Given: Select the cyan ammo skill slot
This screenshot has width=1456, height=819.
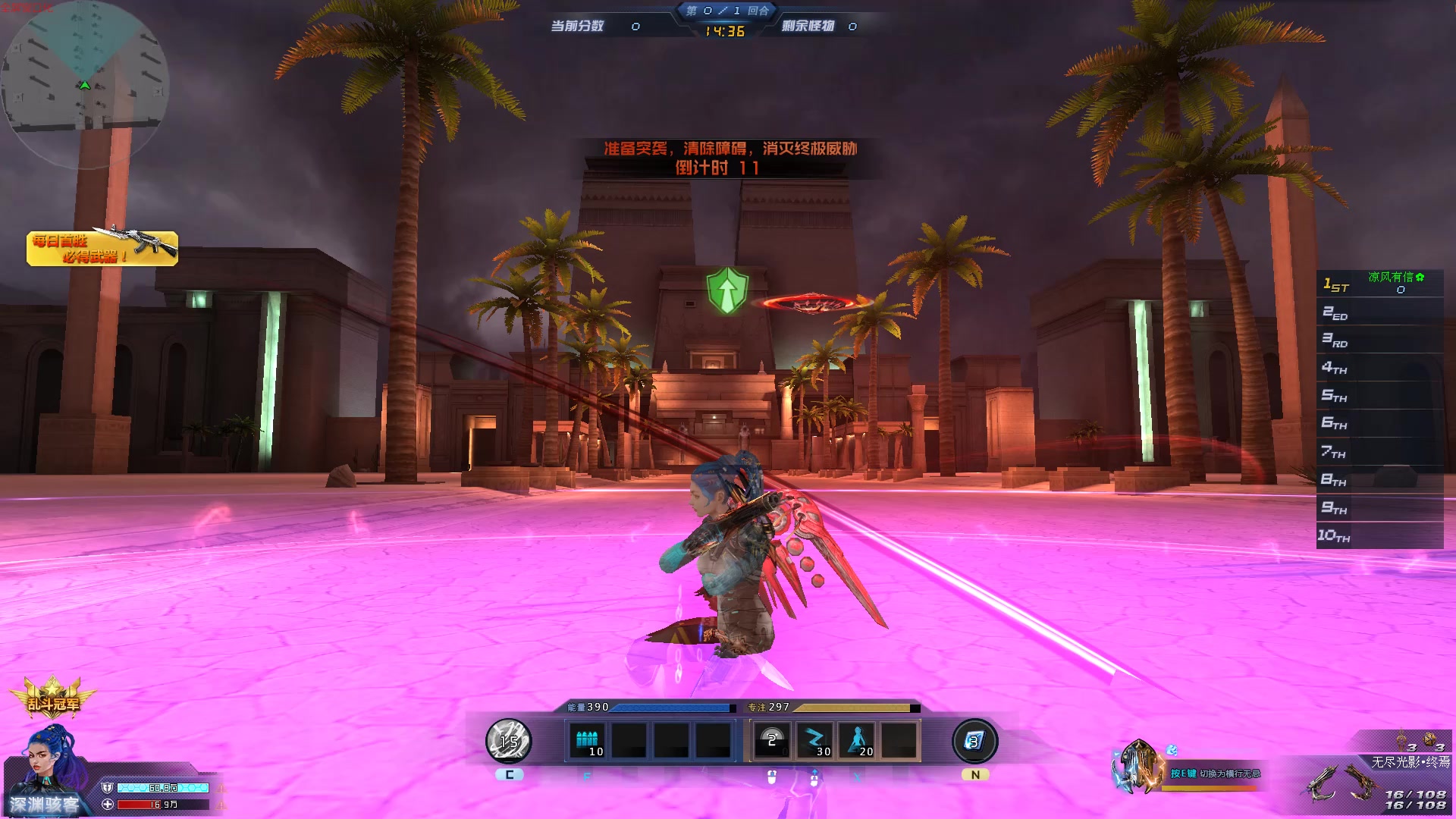Looking at the screenshot, I should tap(587, 741).
